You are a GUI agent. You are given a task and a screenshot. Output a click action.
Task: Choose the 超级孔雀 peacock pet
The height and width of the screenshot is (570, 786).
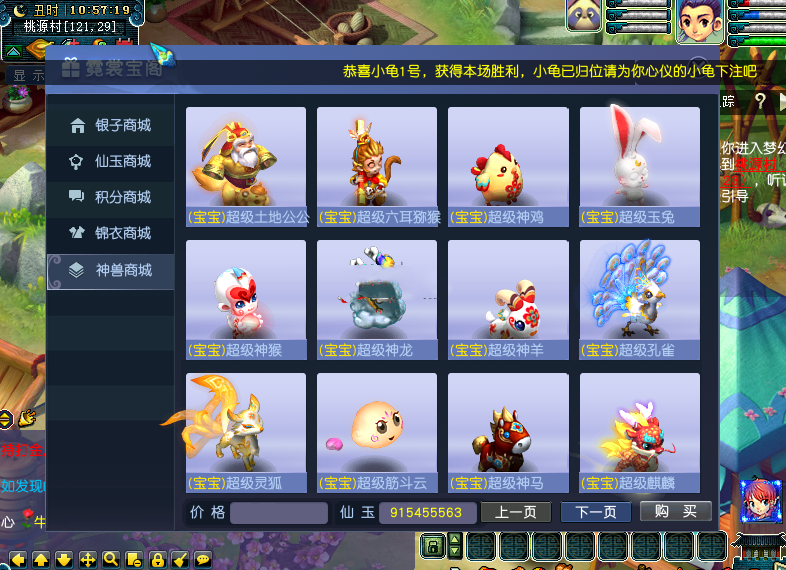click(640, 298)
